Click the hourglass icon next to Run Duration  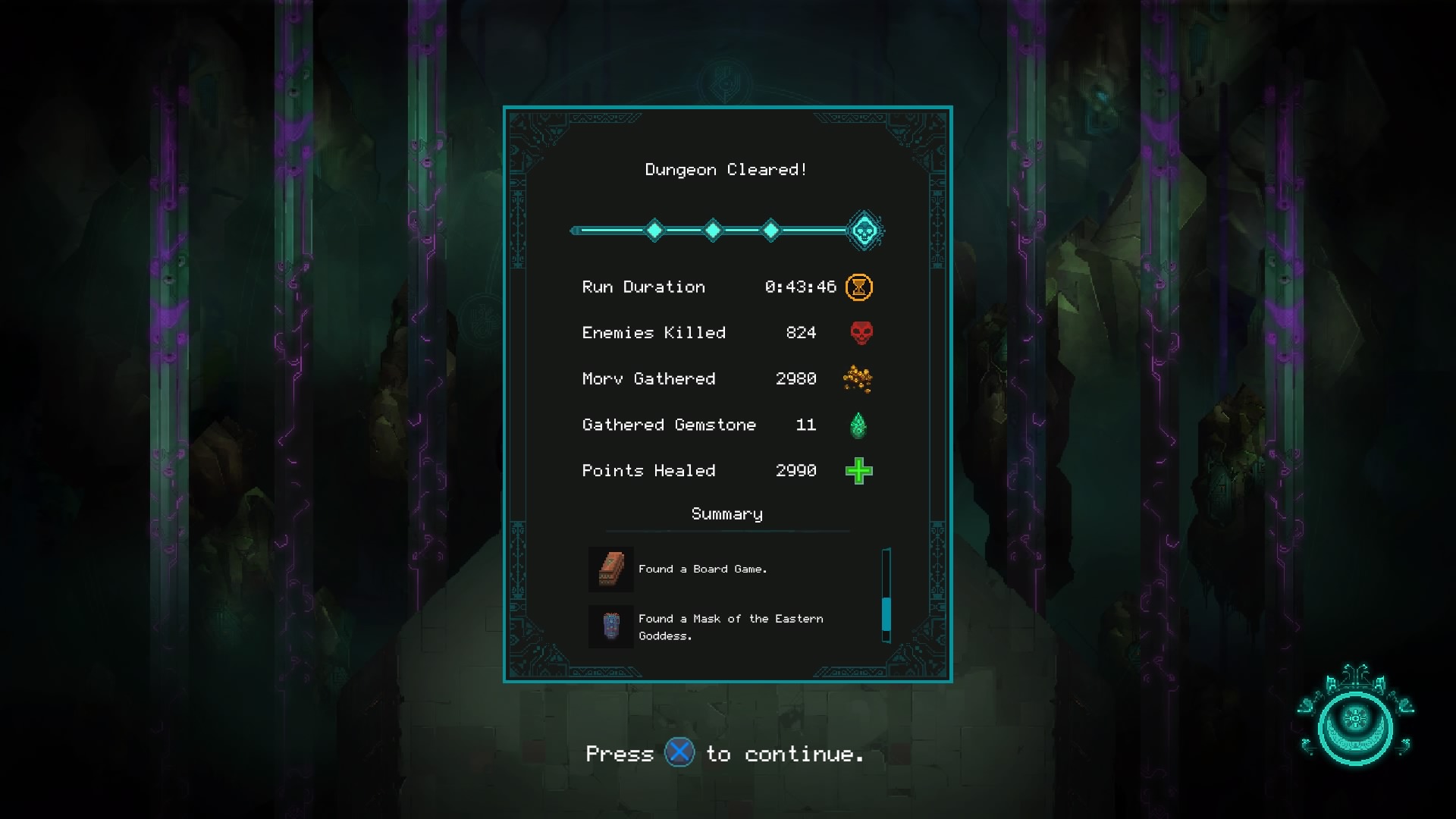(x=858, y=287)
